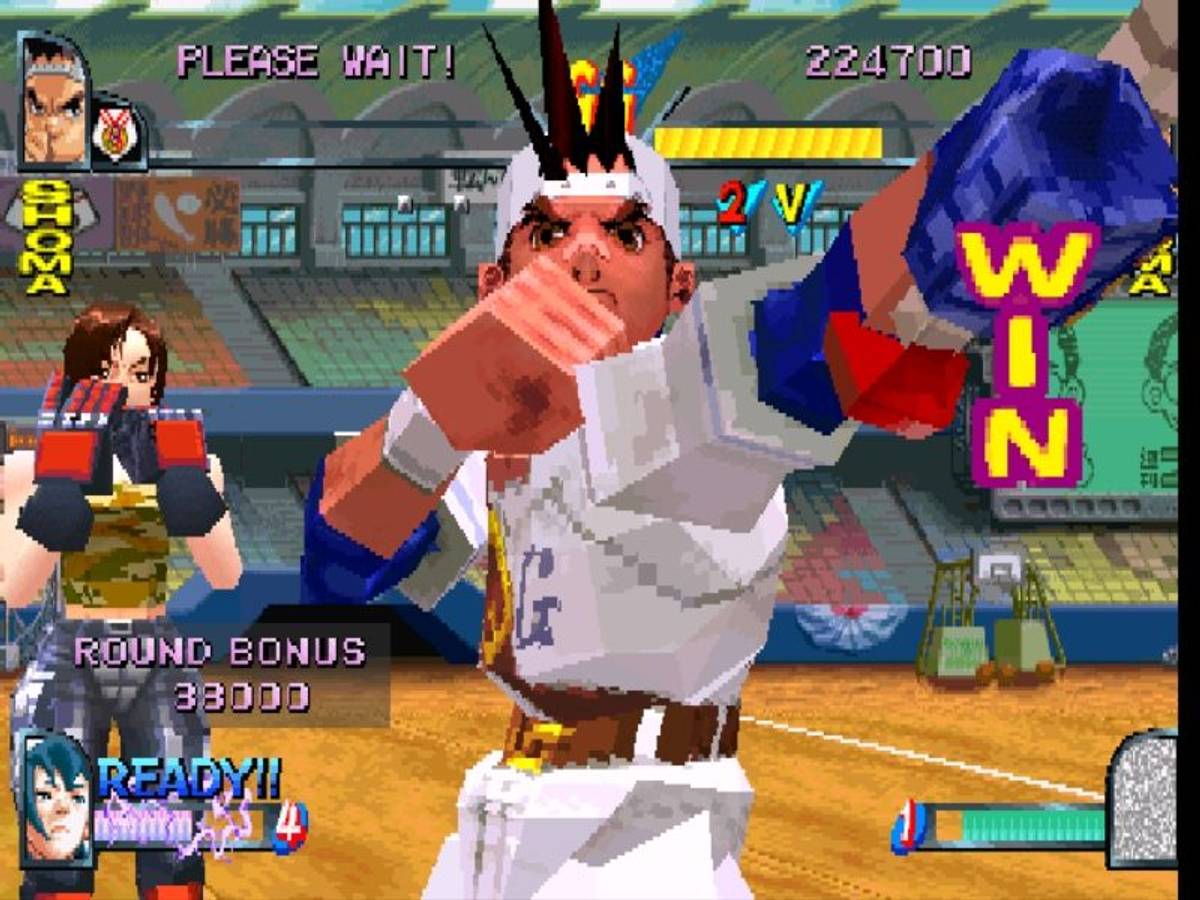Click the medal emblem beside Shoma's portrait
The image size is (1200, 900).
tap(118, 133)
